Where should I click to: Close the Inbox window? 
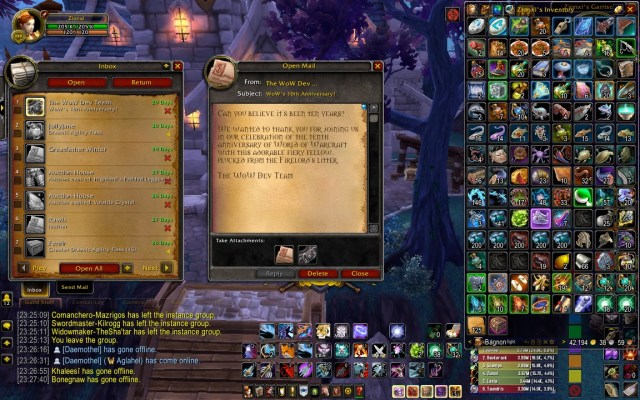coord(178,66)
